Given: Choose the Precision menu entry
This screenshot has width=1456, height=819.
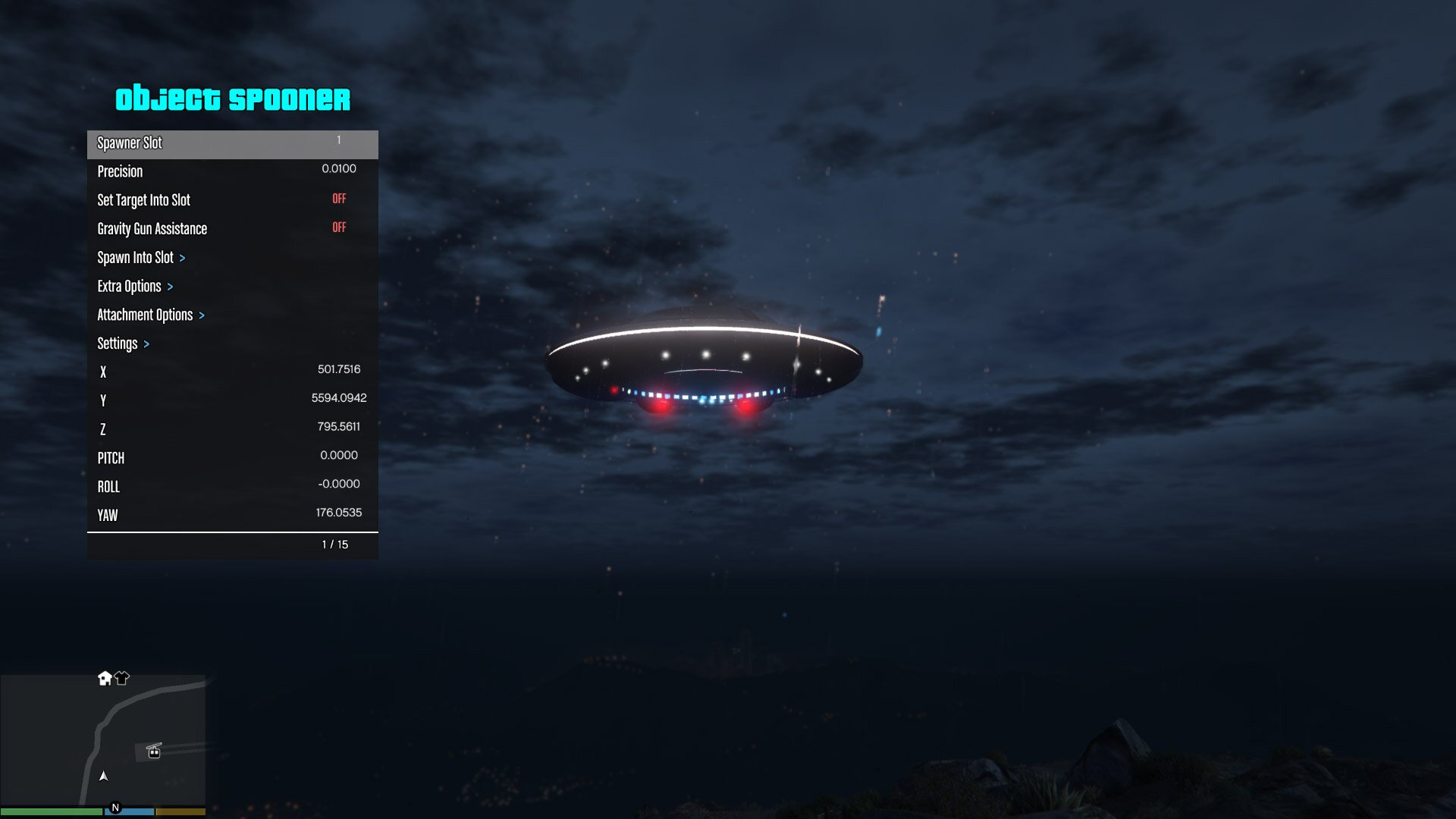Looking at the screenshot, I should coord(232,171).
